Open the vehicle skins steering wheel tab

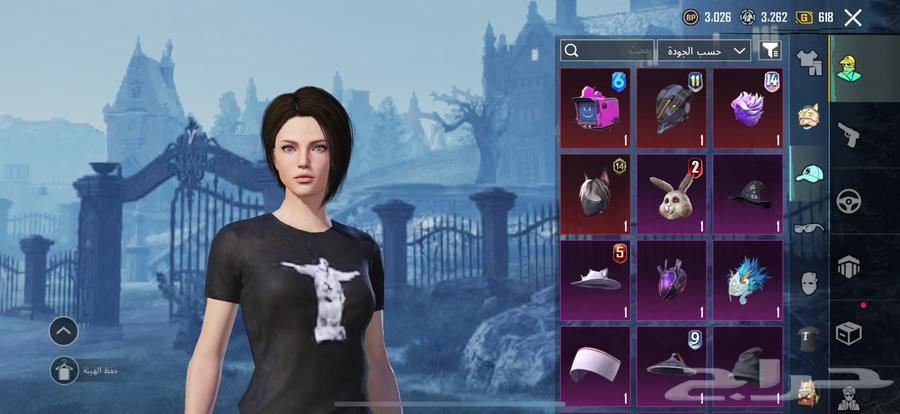(849, 200)
